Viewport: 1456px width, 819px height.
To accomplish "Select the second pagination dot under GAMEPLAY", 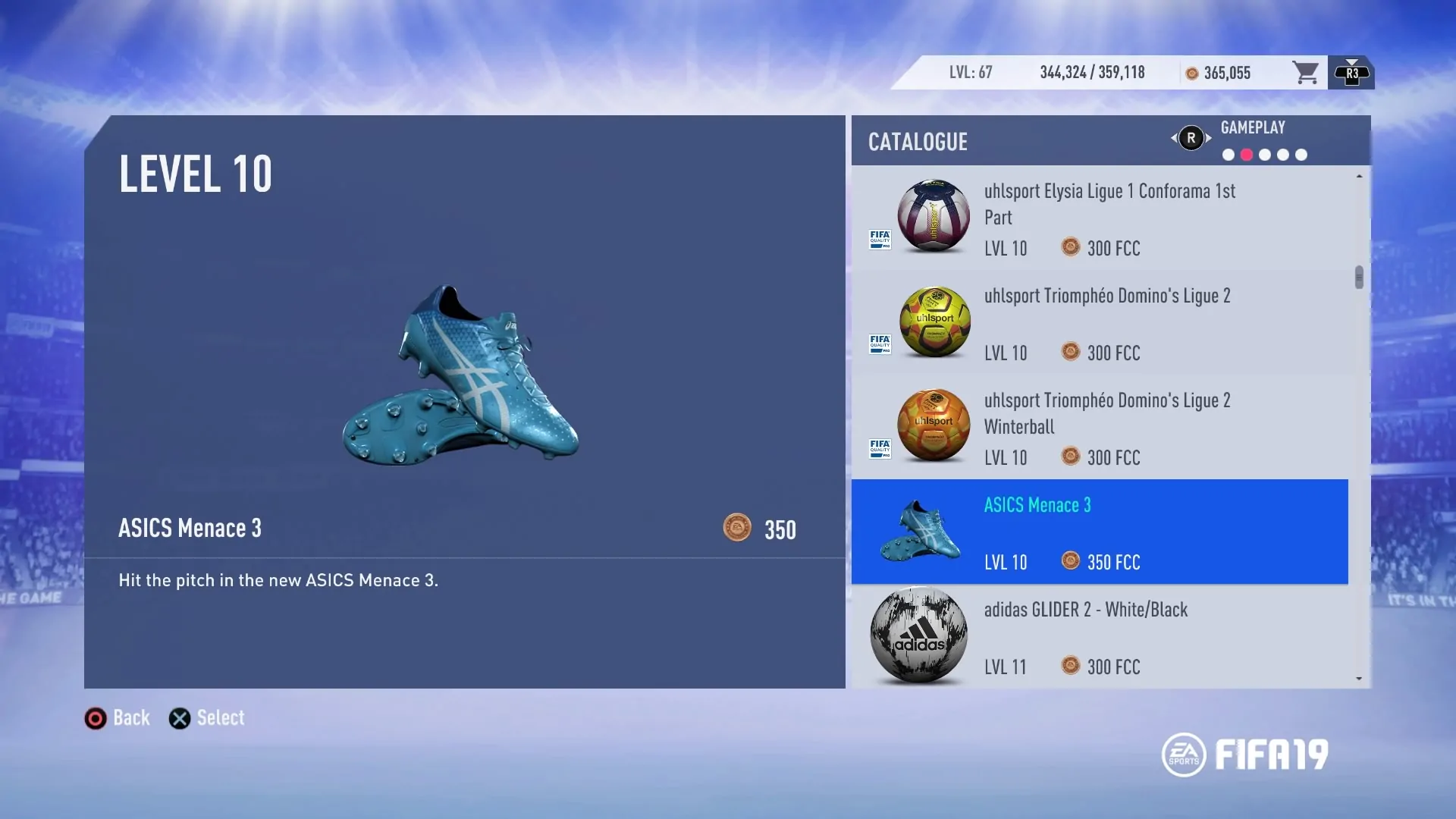I will pos(1247,155).
